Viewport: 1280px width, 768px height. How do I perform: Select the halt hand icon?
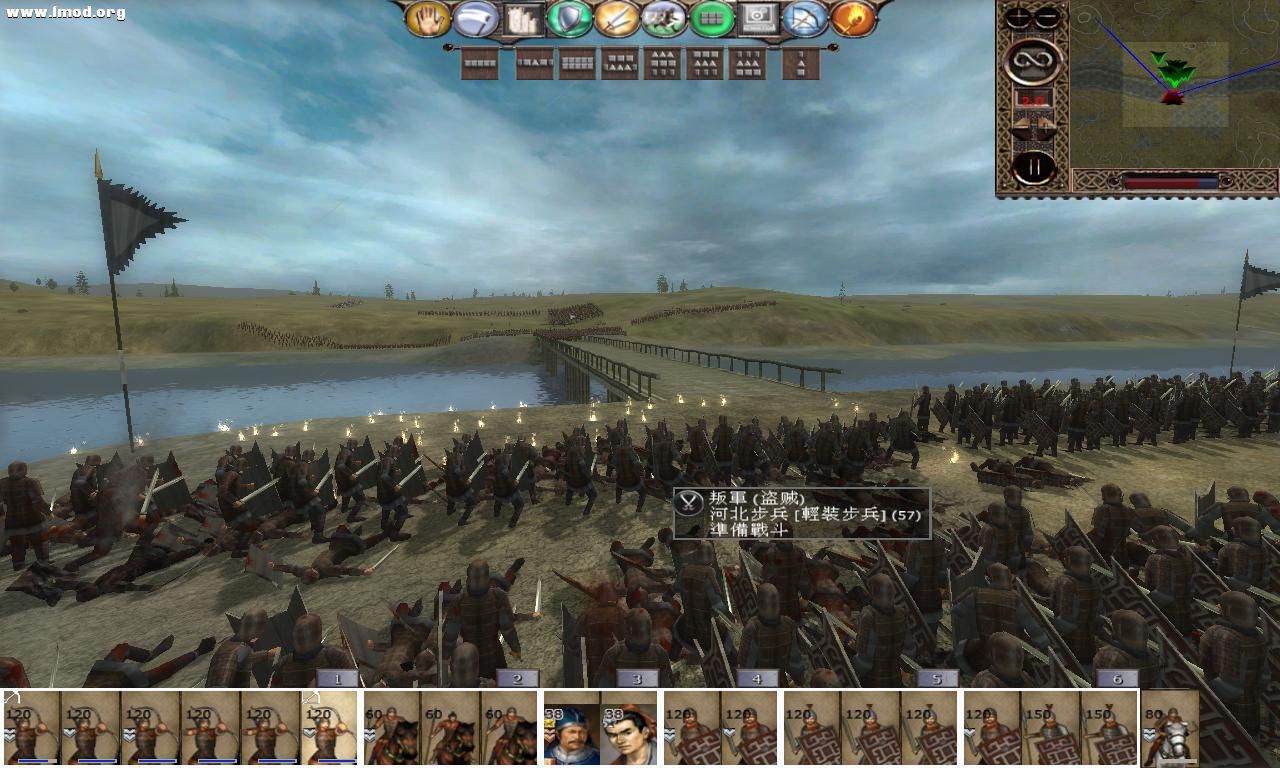[428, 20]
